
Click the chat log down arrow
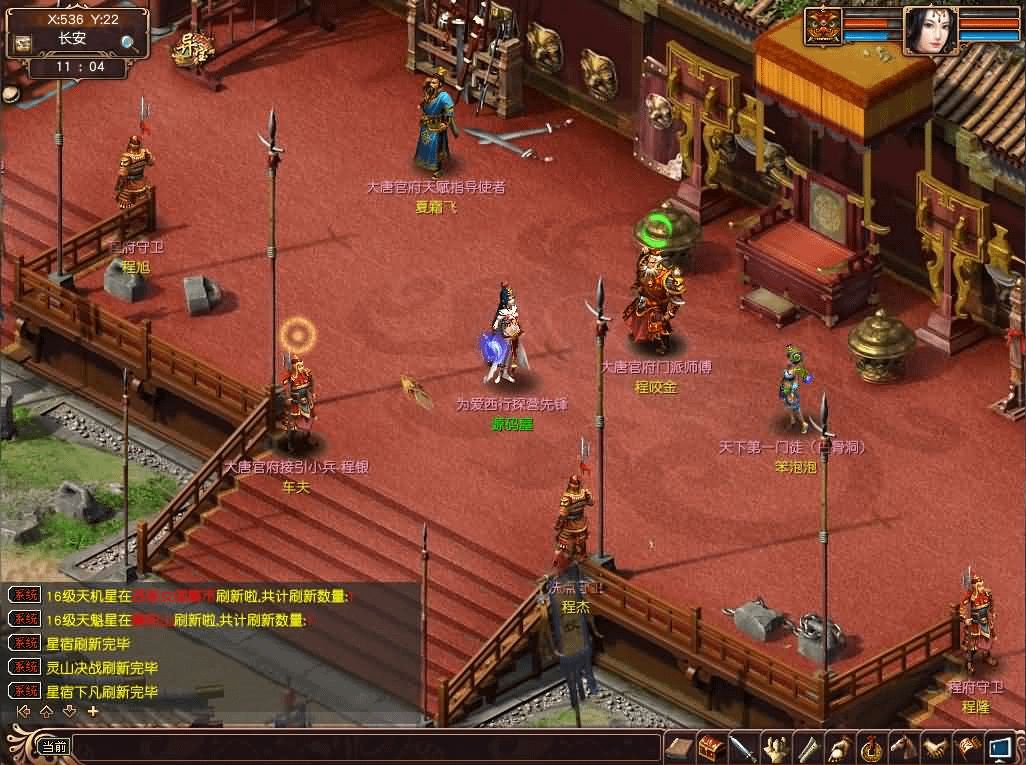[x=69, y=711]
